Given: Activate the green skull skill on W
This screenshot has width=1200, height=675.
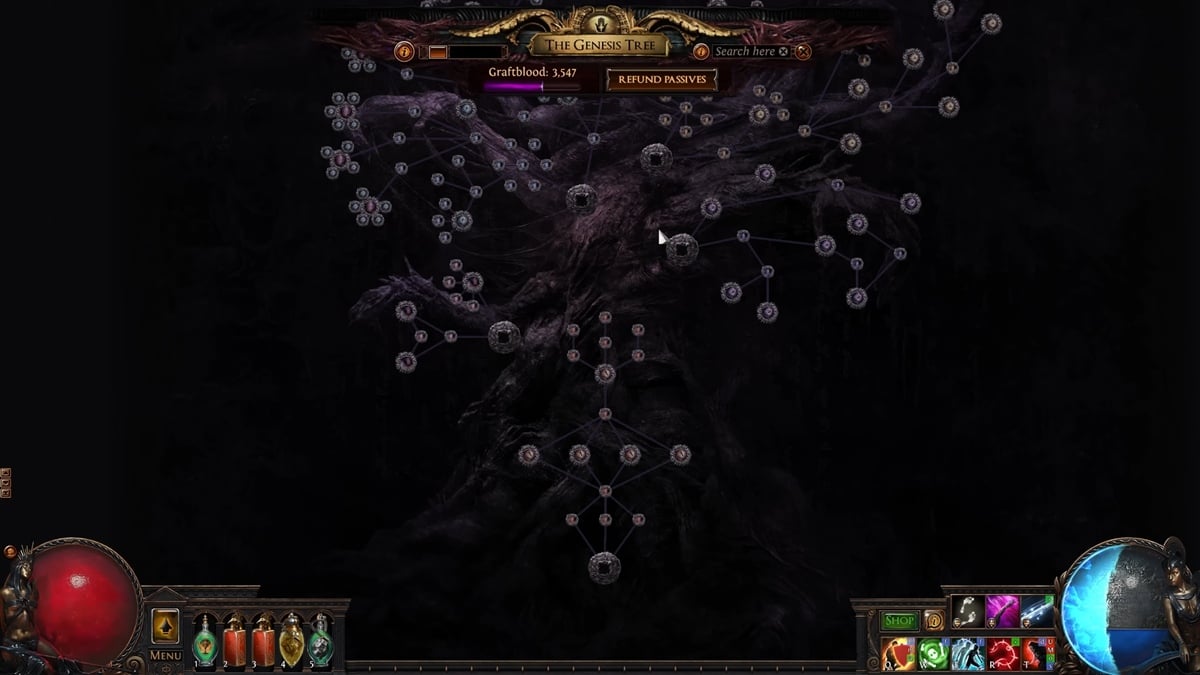Looking at the screenshot, I should pyautogui.click(x=933, y=654).
